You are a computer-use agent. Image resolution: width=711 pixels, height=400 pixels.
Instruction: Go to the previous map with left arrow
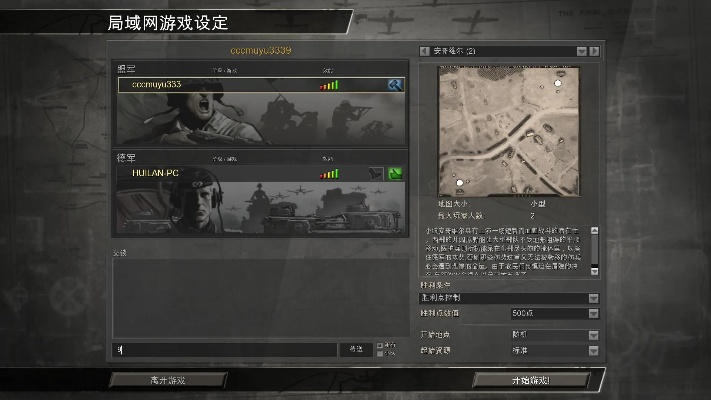click(425, 51)
